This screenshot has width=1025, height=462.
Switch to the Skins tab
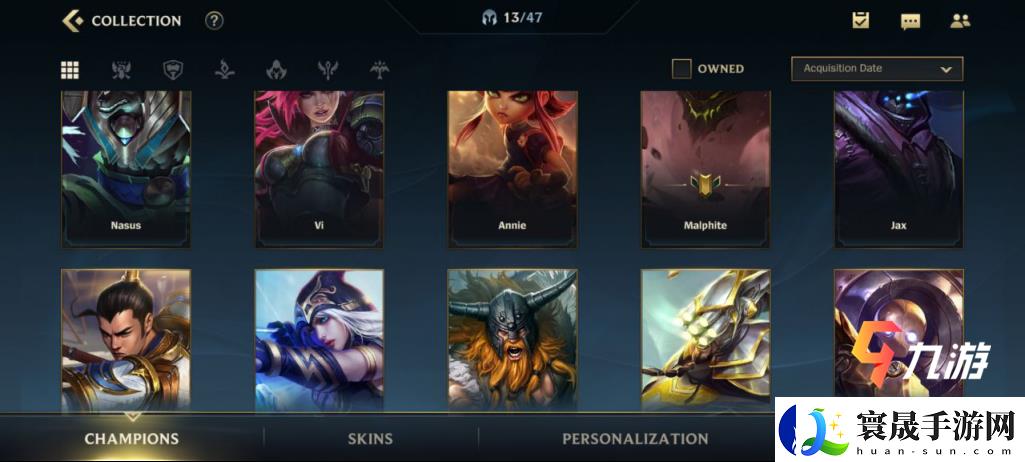[370, 438]
